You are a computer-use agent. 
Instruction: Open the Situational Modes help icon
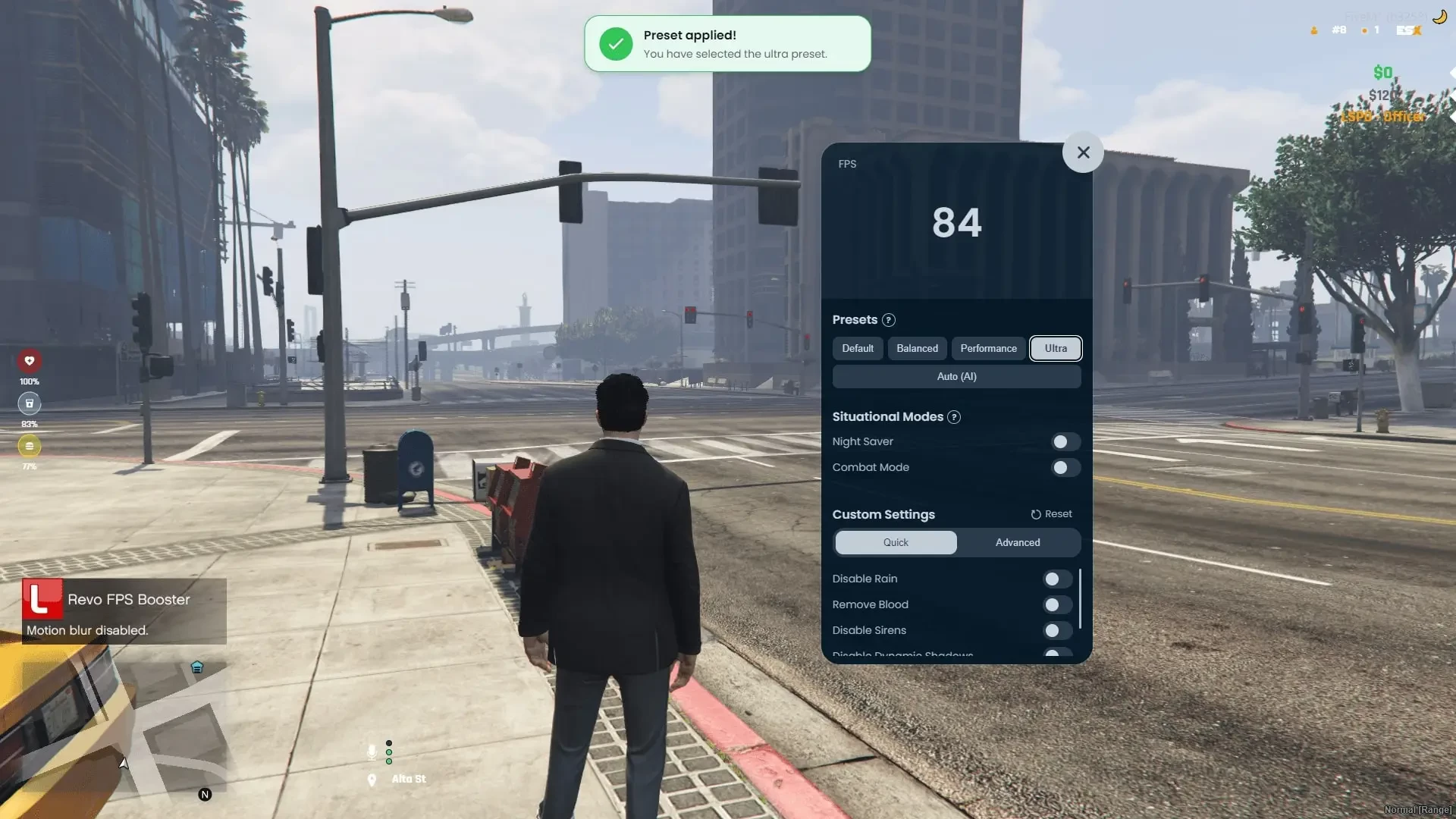[x=954, y=417]
